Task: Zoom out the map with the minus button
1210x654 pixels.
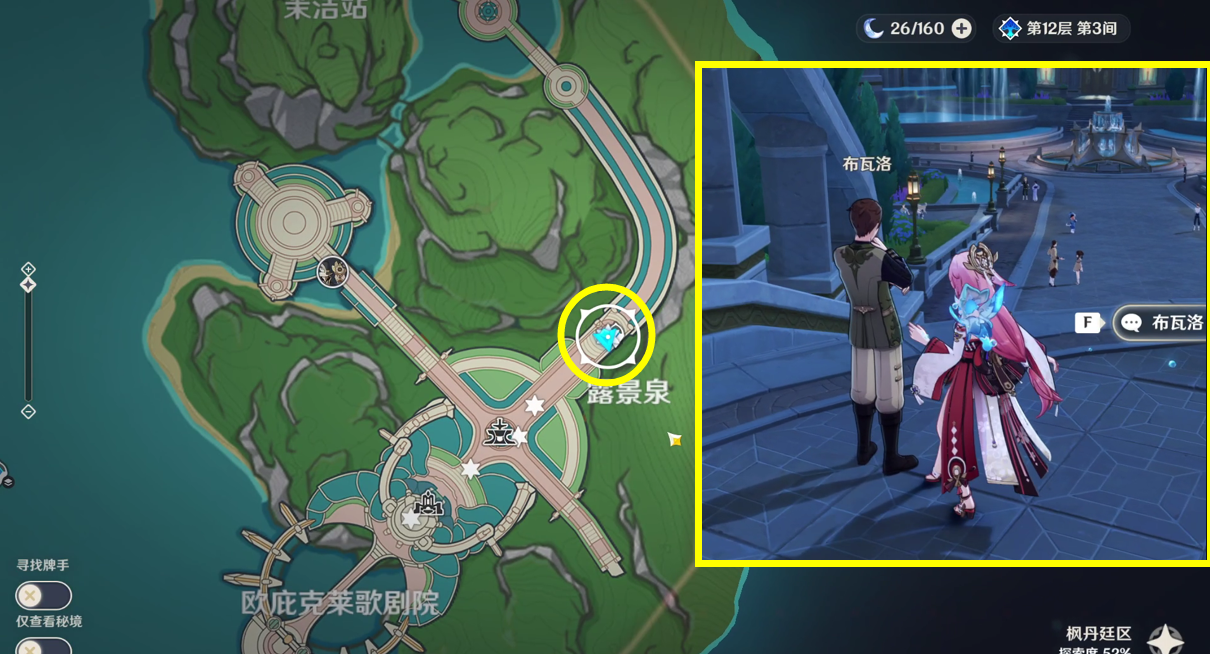Action: (28, 411)
